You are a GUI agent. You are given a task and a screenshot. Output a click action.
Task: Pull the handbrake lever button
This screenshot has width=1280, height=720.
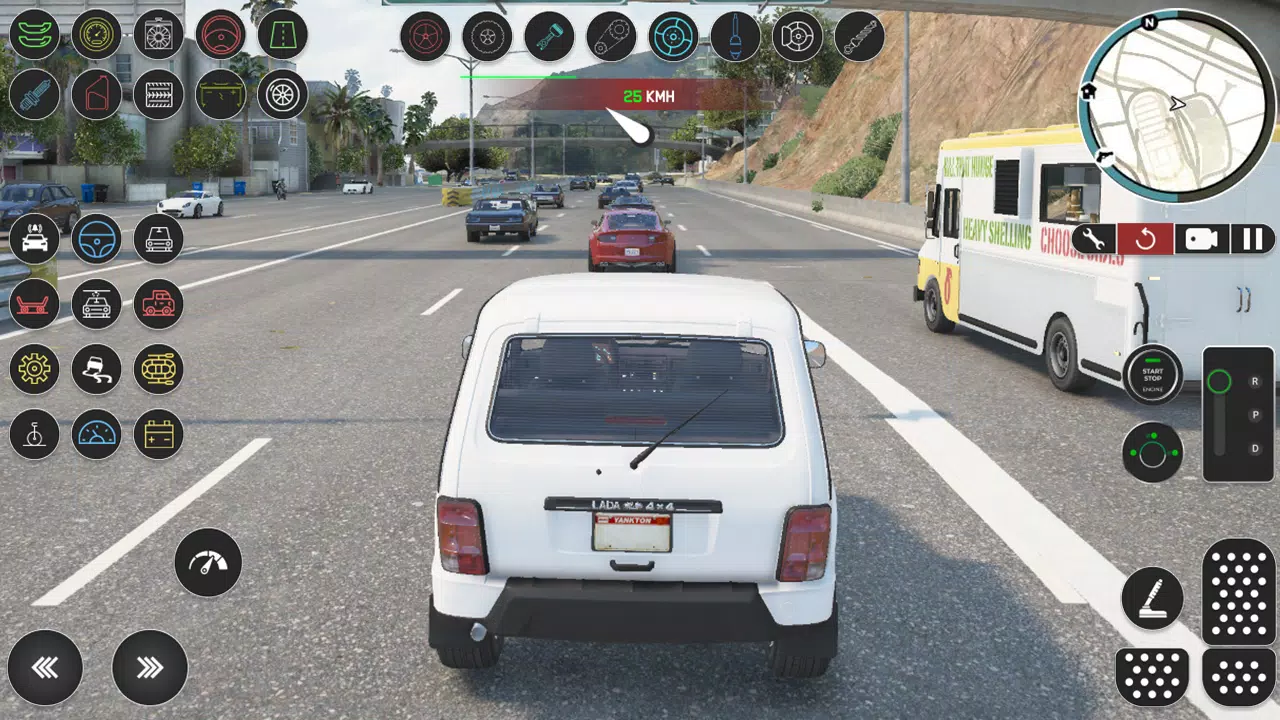1152,598
